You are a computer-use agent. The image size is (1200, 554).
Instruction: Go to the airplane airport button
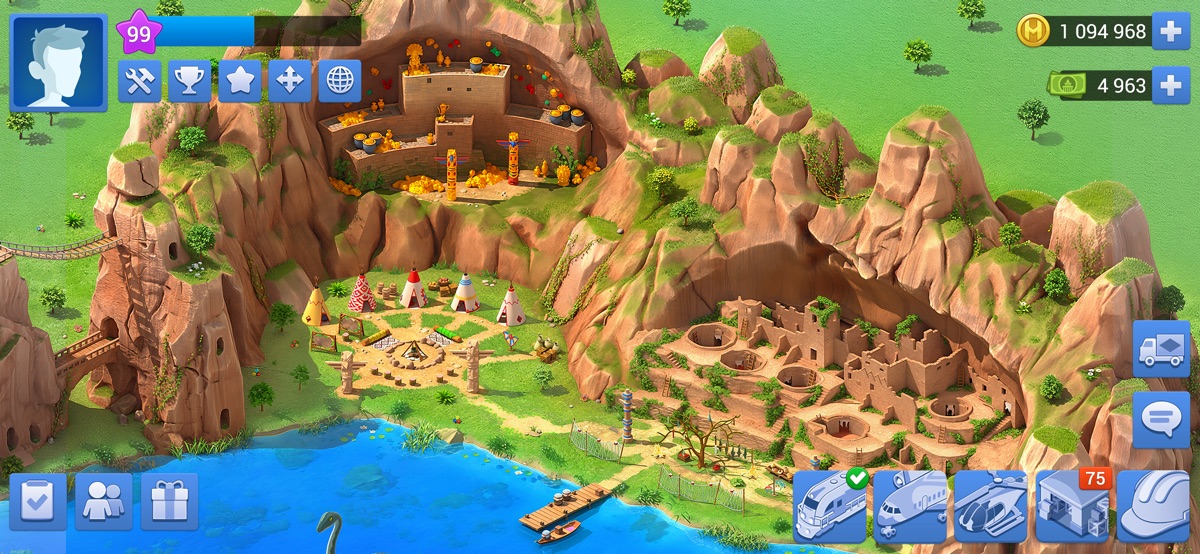coord(911,506)
